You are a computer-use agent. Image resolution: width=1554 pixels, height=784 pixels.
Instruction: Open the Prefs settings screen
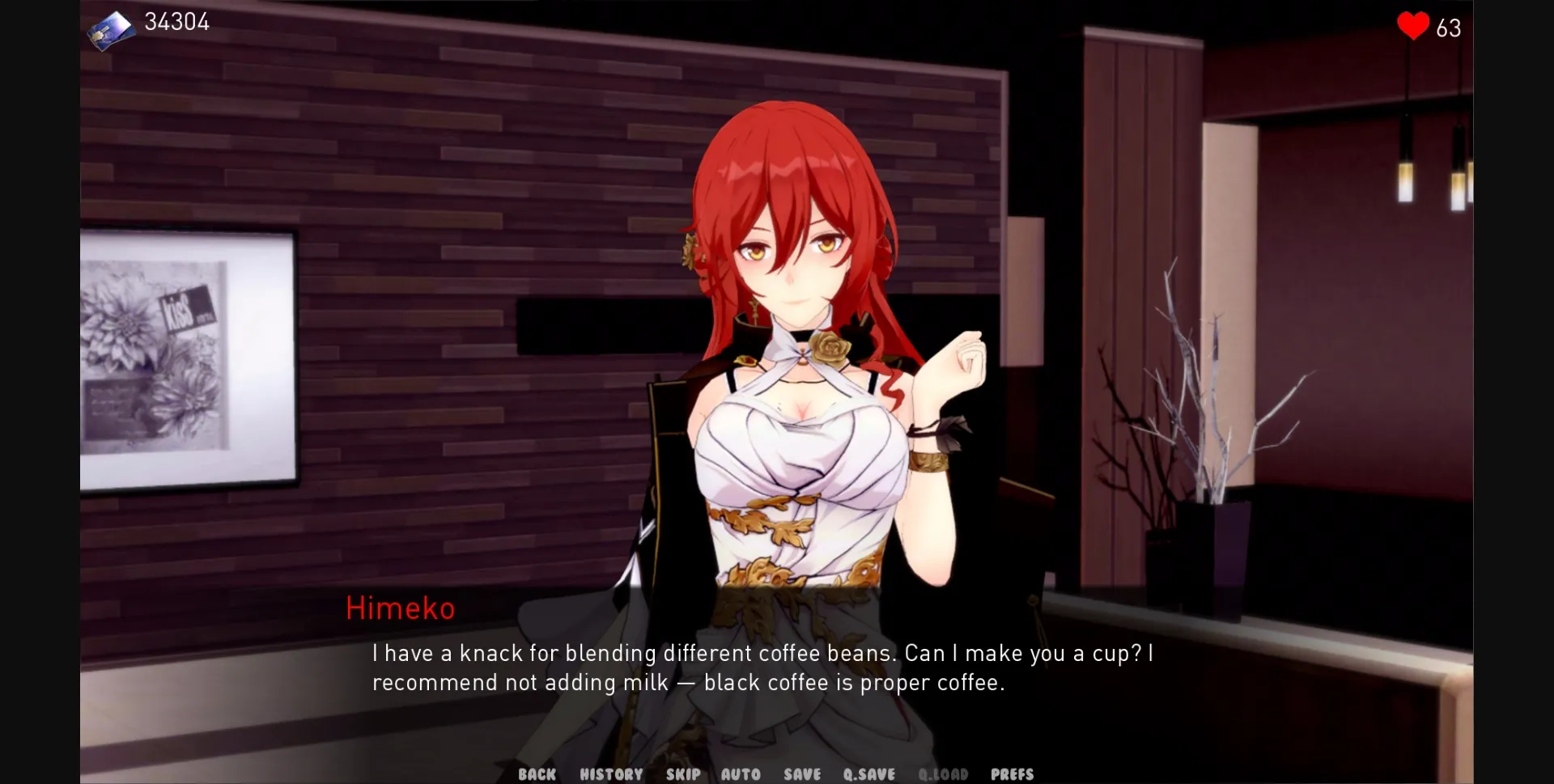(x=1011, y=773)
